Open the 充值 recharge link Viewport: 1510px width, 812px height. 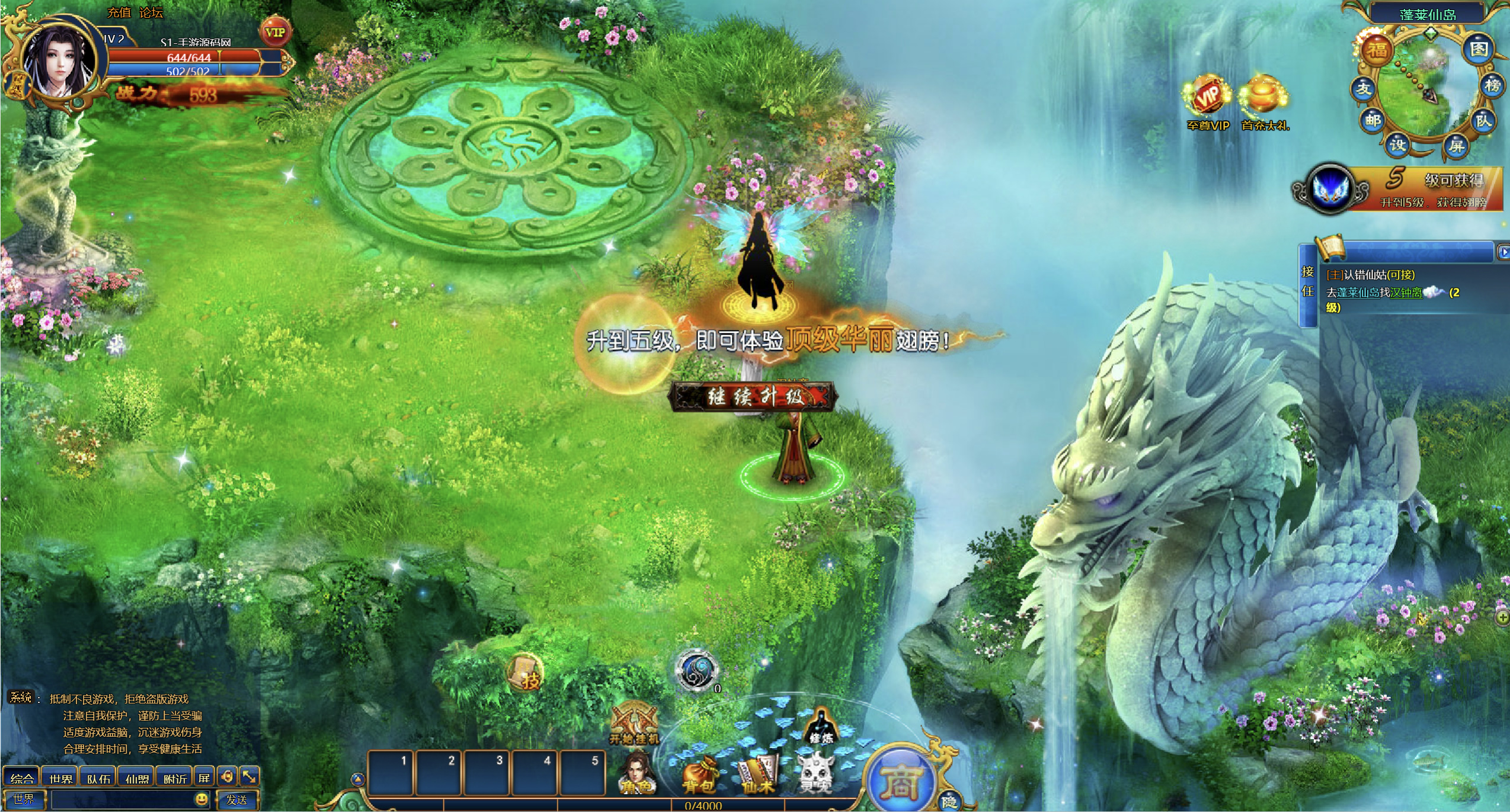(x=119, y=12)
